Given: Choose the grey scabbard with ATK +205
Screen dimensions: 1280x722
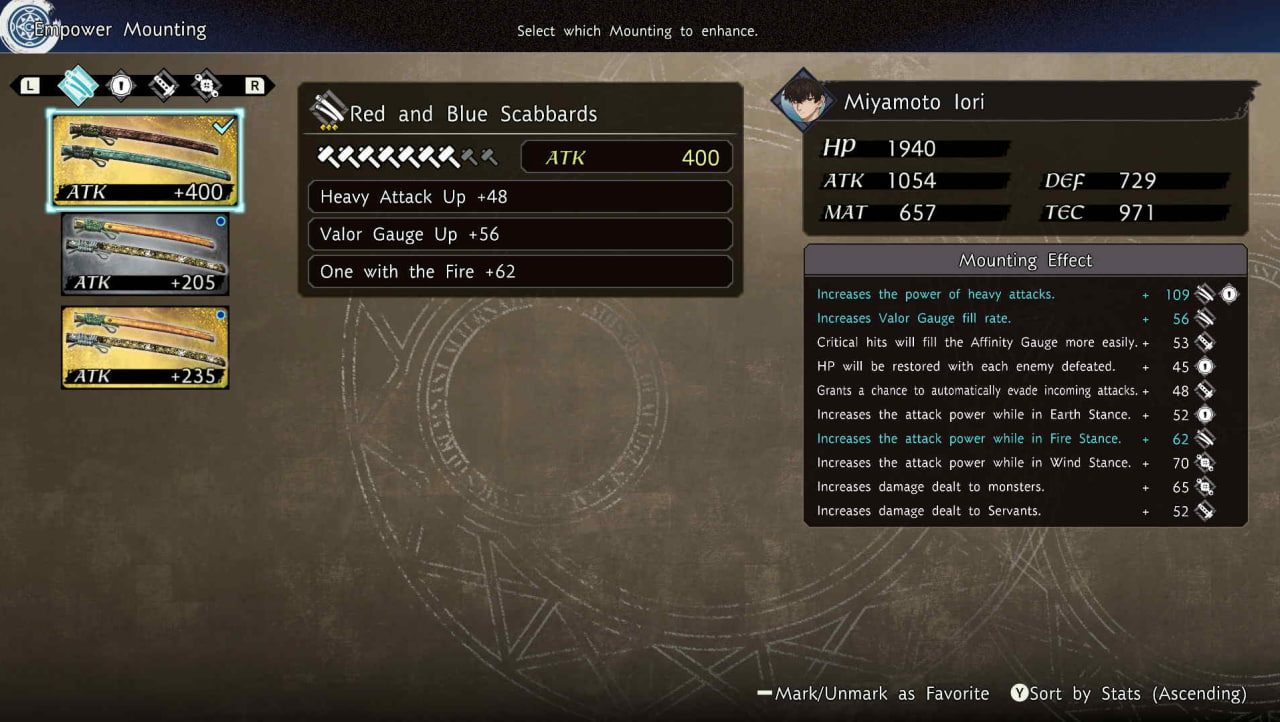Looking at the screenshot, I should coord(145,253).
